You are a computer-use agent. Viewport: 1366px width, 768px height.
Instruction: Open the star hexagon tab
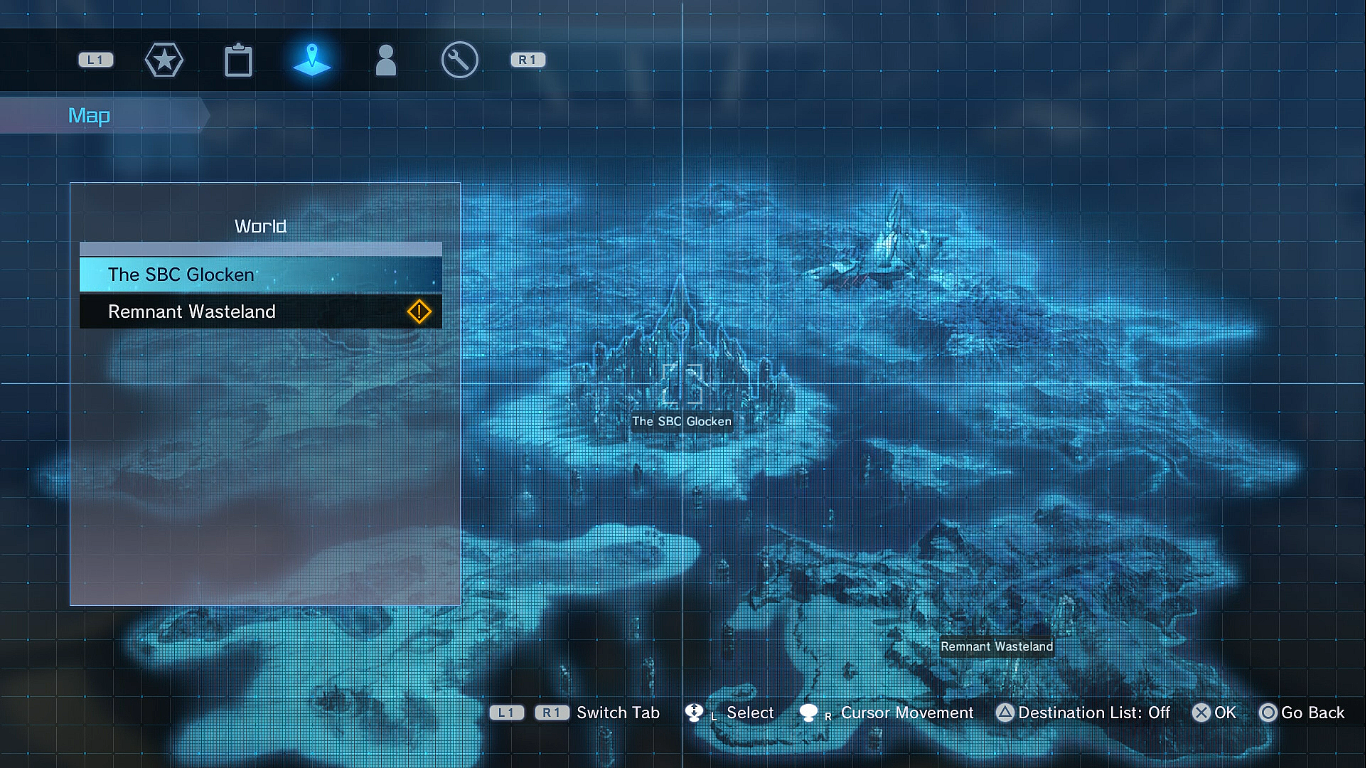(x=163, y=60)
